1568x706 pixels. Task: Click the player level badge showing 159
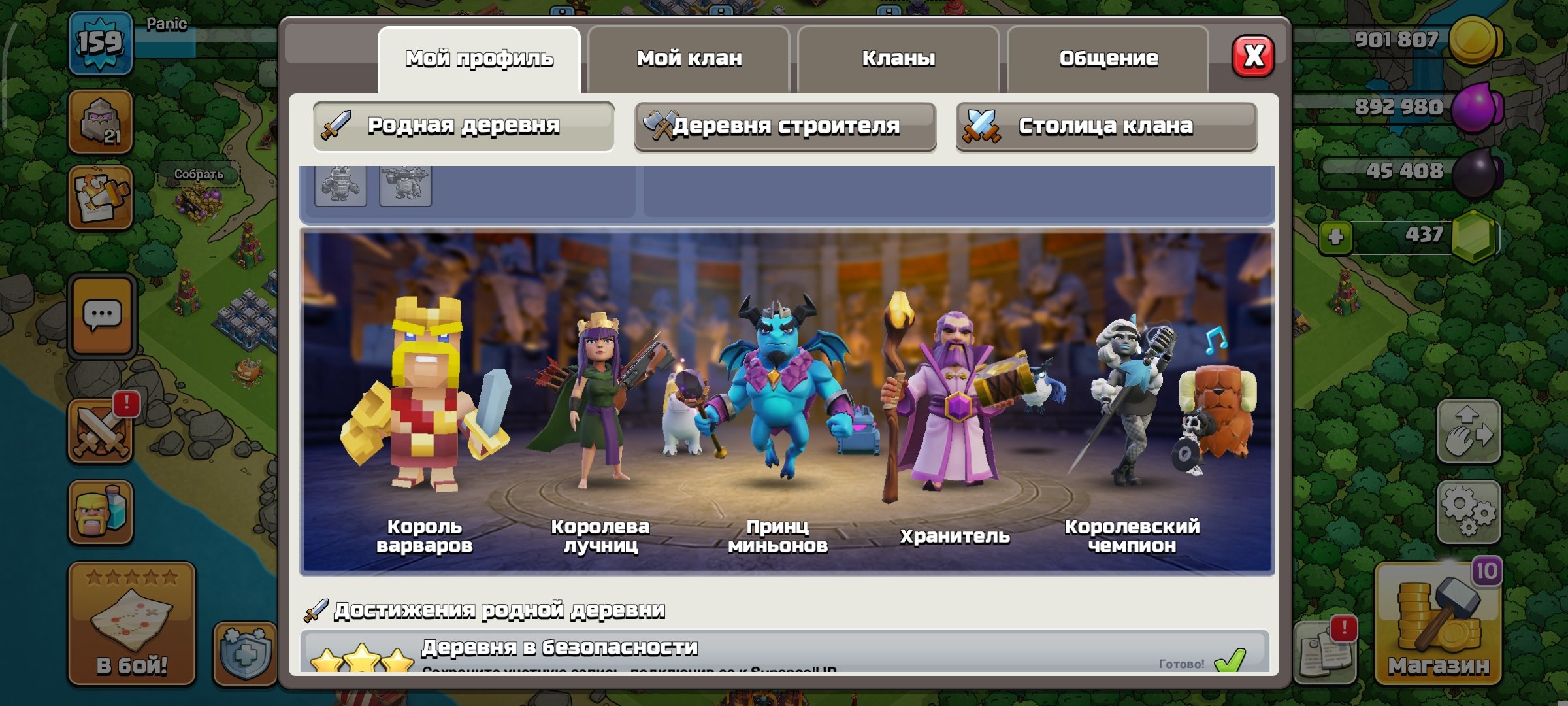(101, 42)
